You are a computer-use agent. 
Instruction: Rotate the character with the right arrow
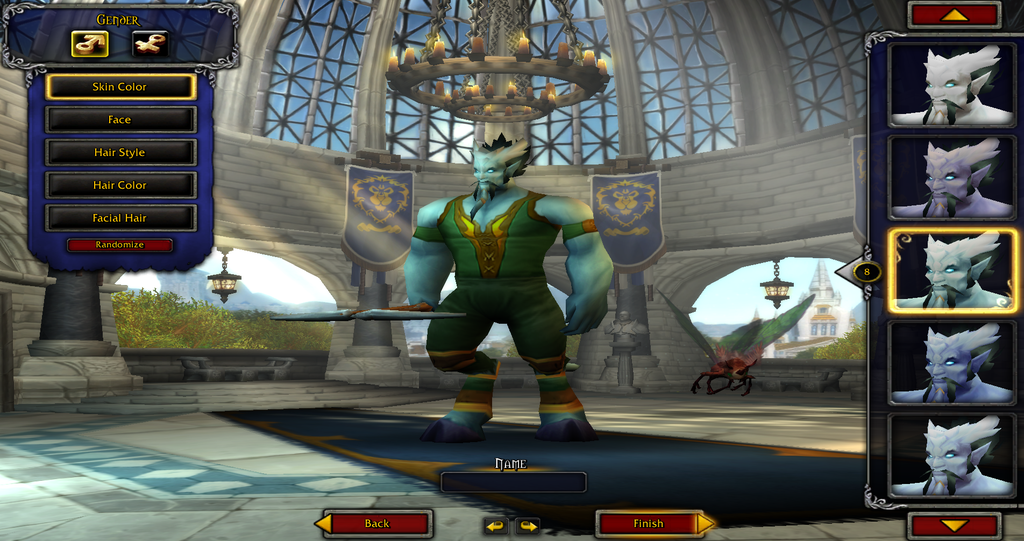527,525
